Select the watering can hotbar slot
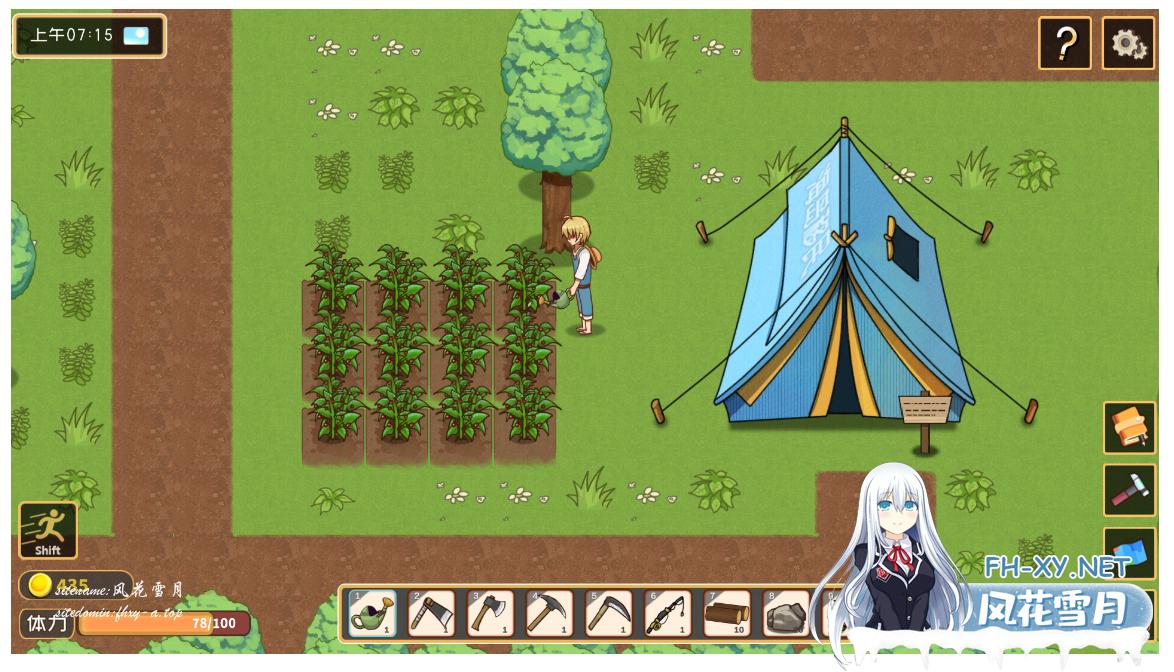The width and height of the screenshot is (1174, 672). click(372, 613)
